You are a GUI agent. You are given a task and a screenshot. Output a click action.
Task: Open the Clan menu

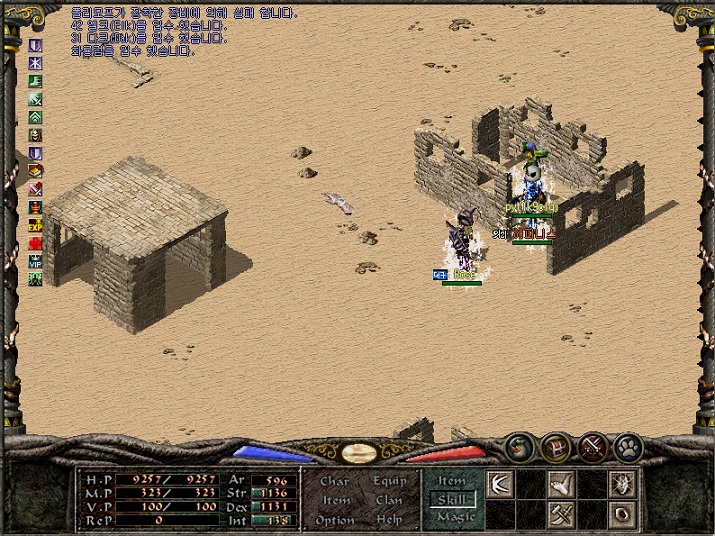pos(390,500)
